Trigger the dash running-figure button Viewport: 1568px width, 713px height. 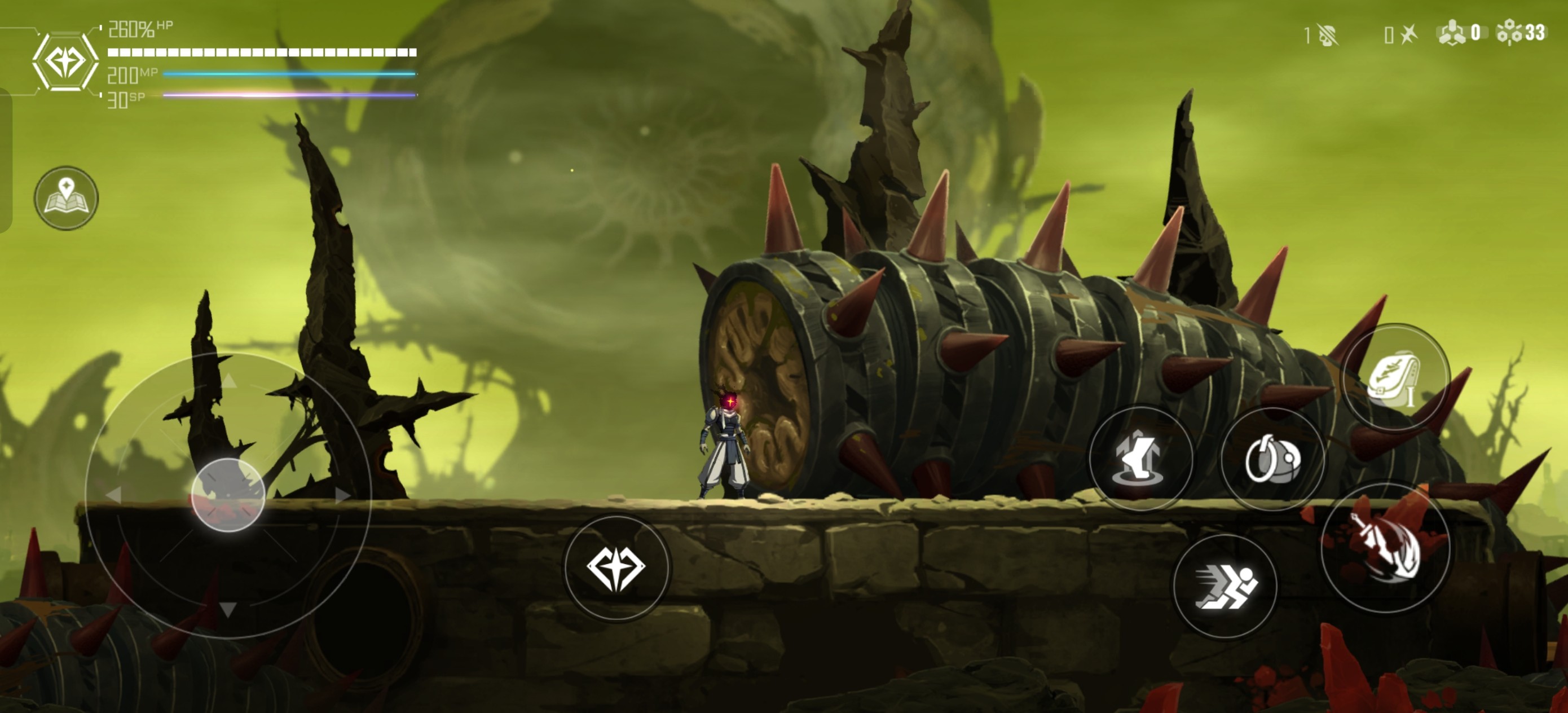click(x=1225, y=587)
